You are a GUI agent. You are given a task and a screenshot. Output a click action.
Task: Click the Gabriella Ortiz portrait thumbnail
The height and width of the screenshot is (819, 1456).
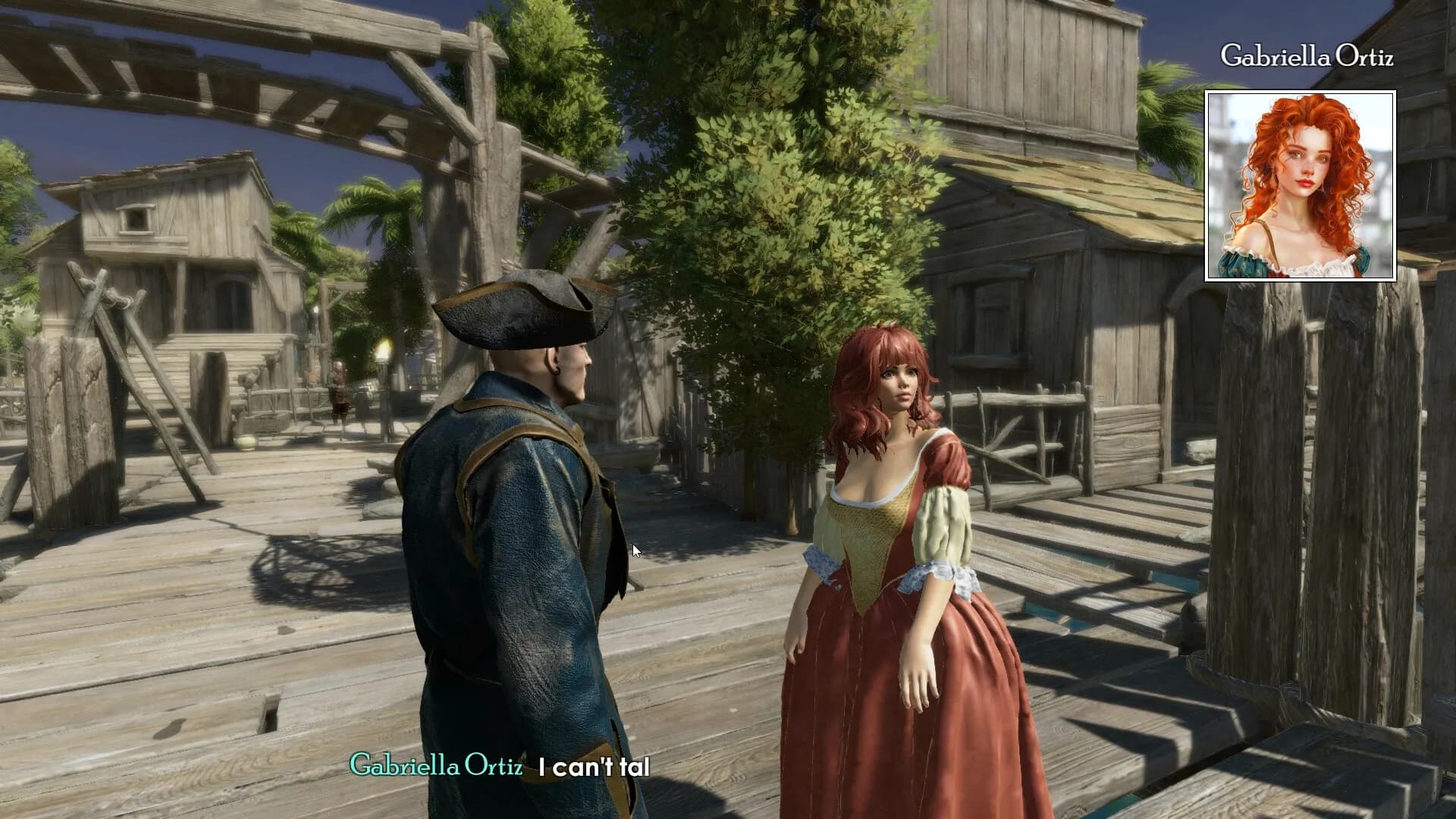(1300, 187)
